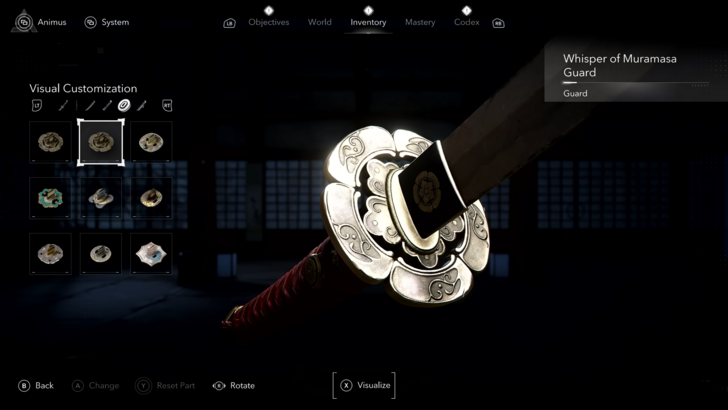
Task: Open the Objectives tab
Action: (268, 22)
